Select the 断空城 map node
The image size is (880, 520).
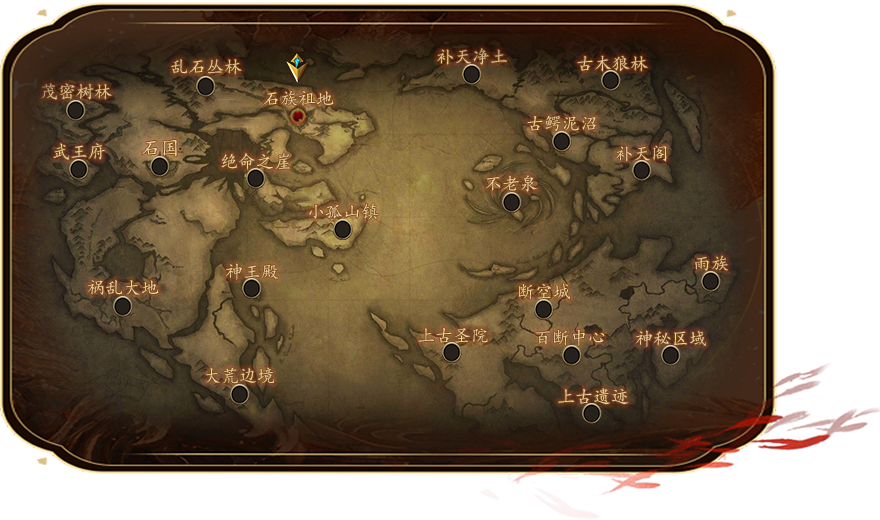[544, 310]
